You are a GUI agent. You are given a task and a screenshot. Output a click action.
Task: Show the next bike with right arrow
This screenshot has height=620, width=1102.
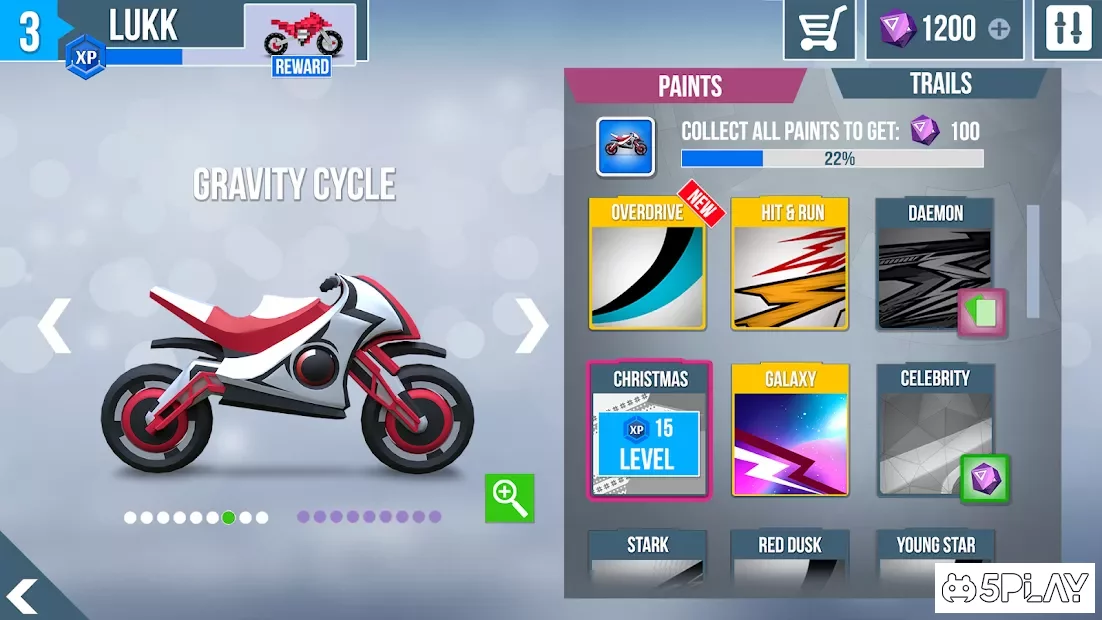coord(532,325)
